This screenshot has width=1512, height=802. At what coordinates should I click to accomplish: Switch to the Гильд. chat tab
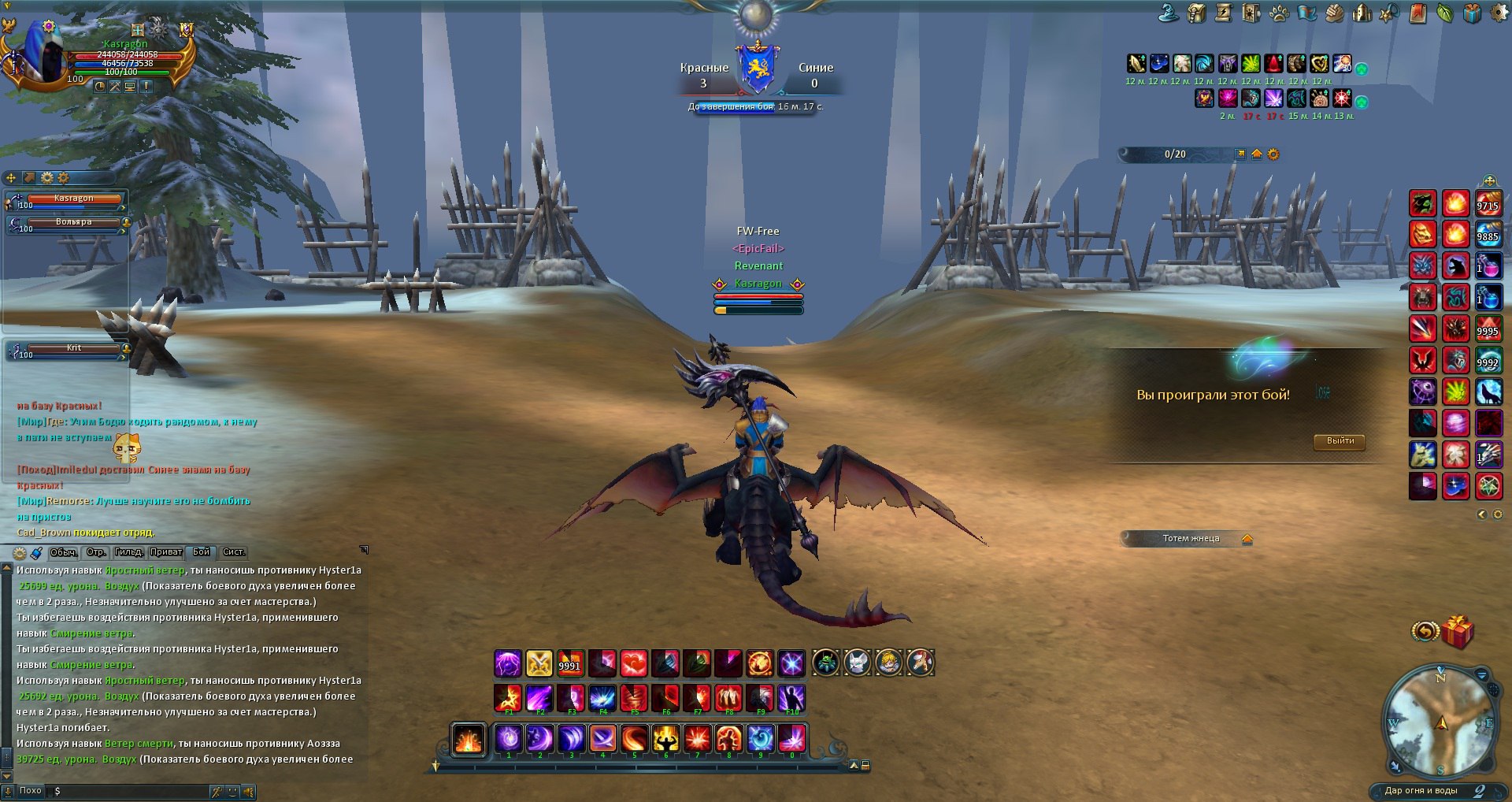pyautogui.click(x=128, y=552)
